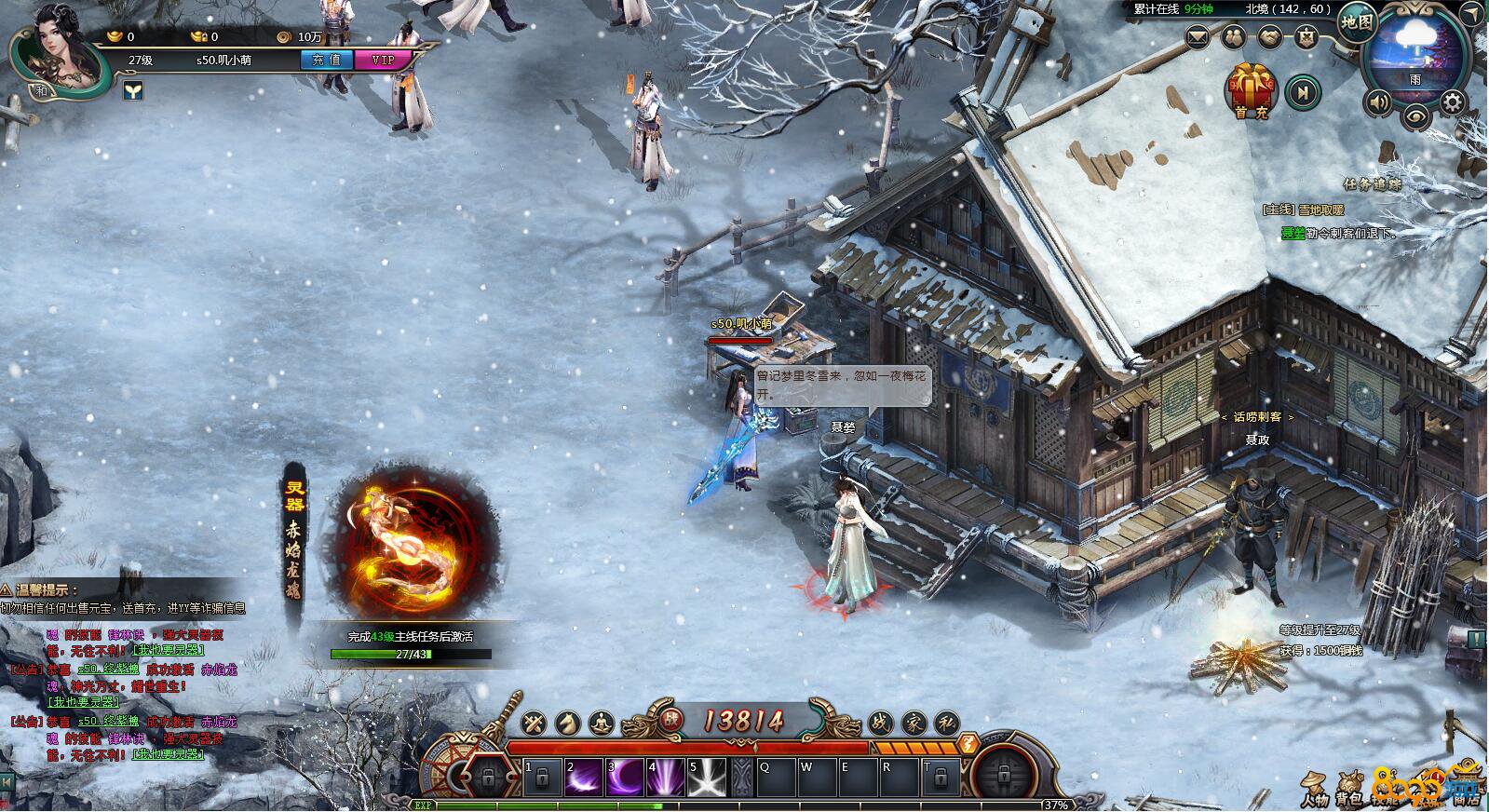Open the friends icon with two figures

(1234, 38)
